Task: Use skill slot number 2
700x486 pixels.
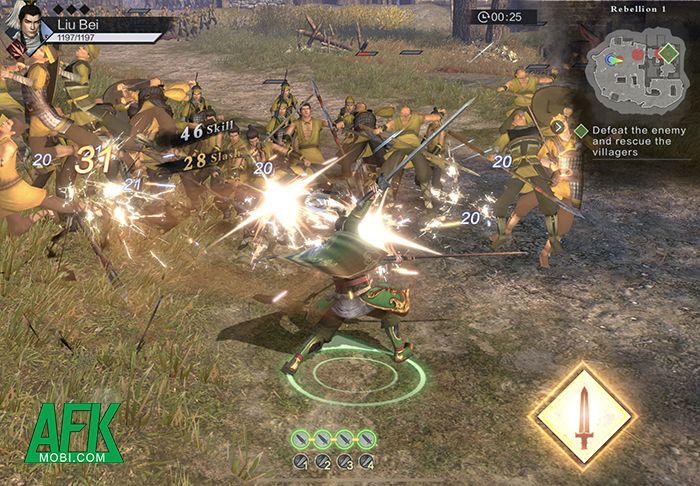Action: (323, 462)
